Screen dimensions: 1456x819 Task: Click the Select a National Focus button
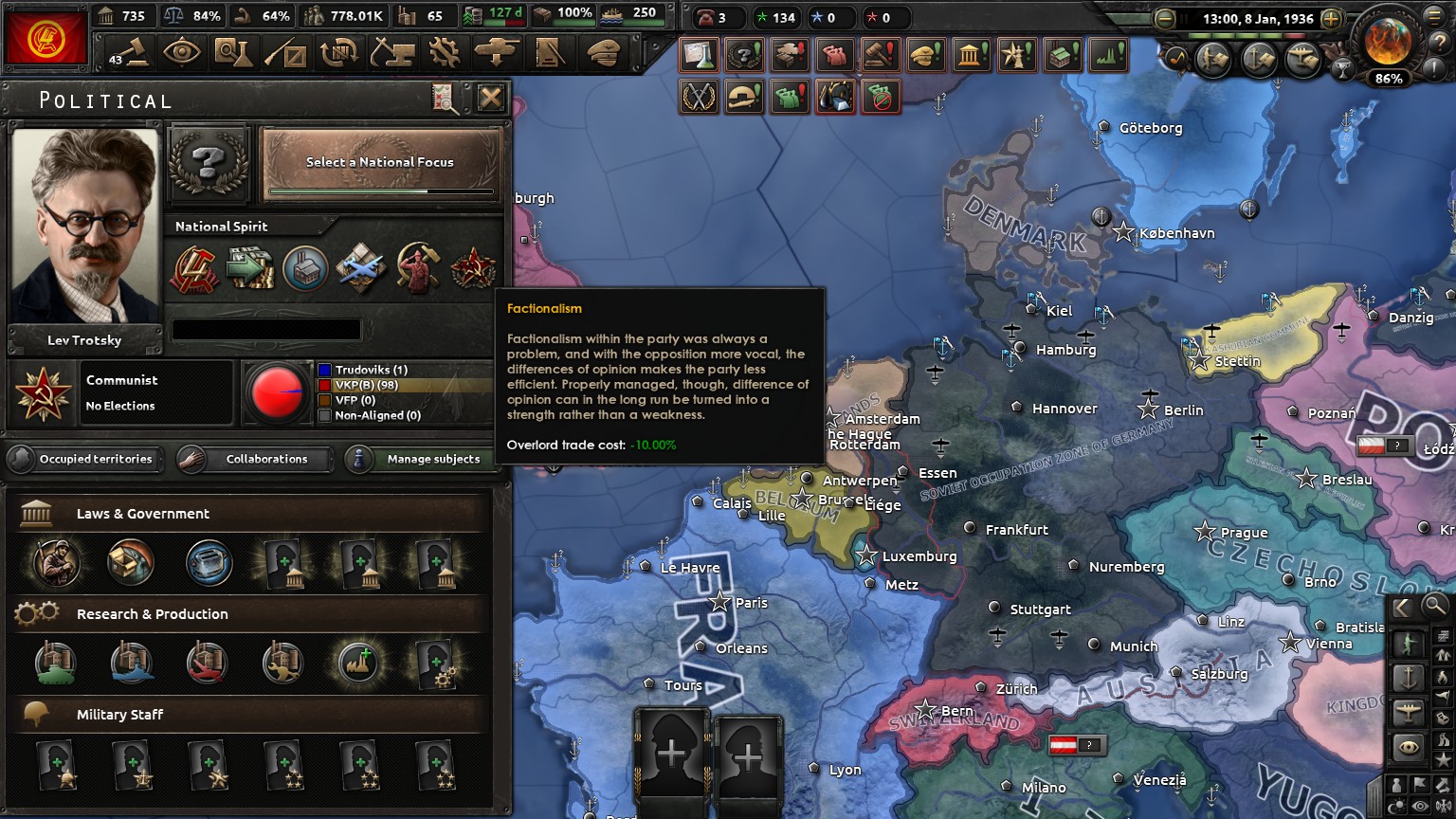click(378, 162)
